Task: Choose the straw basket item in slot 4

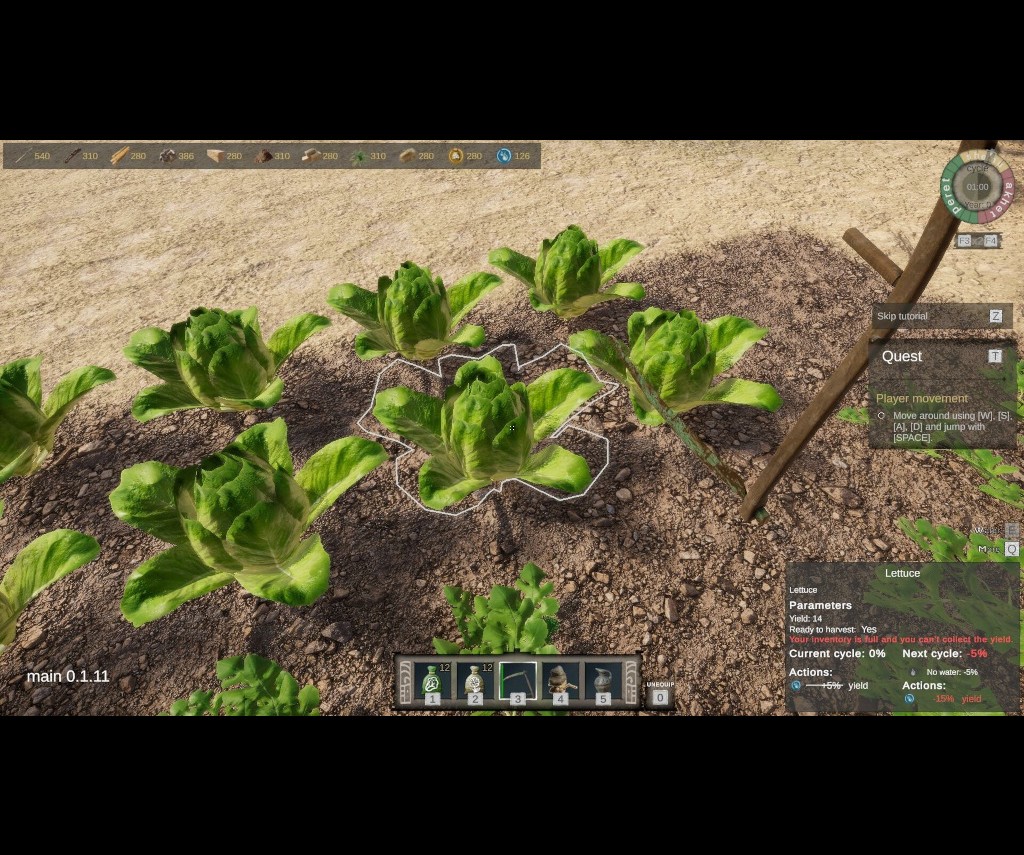Action: [560, 682]
